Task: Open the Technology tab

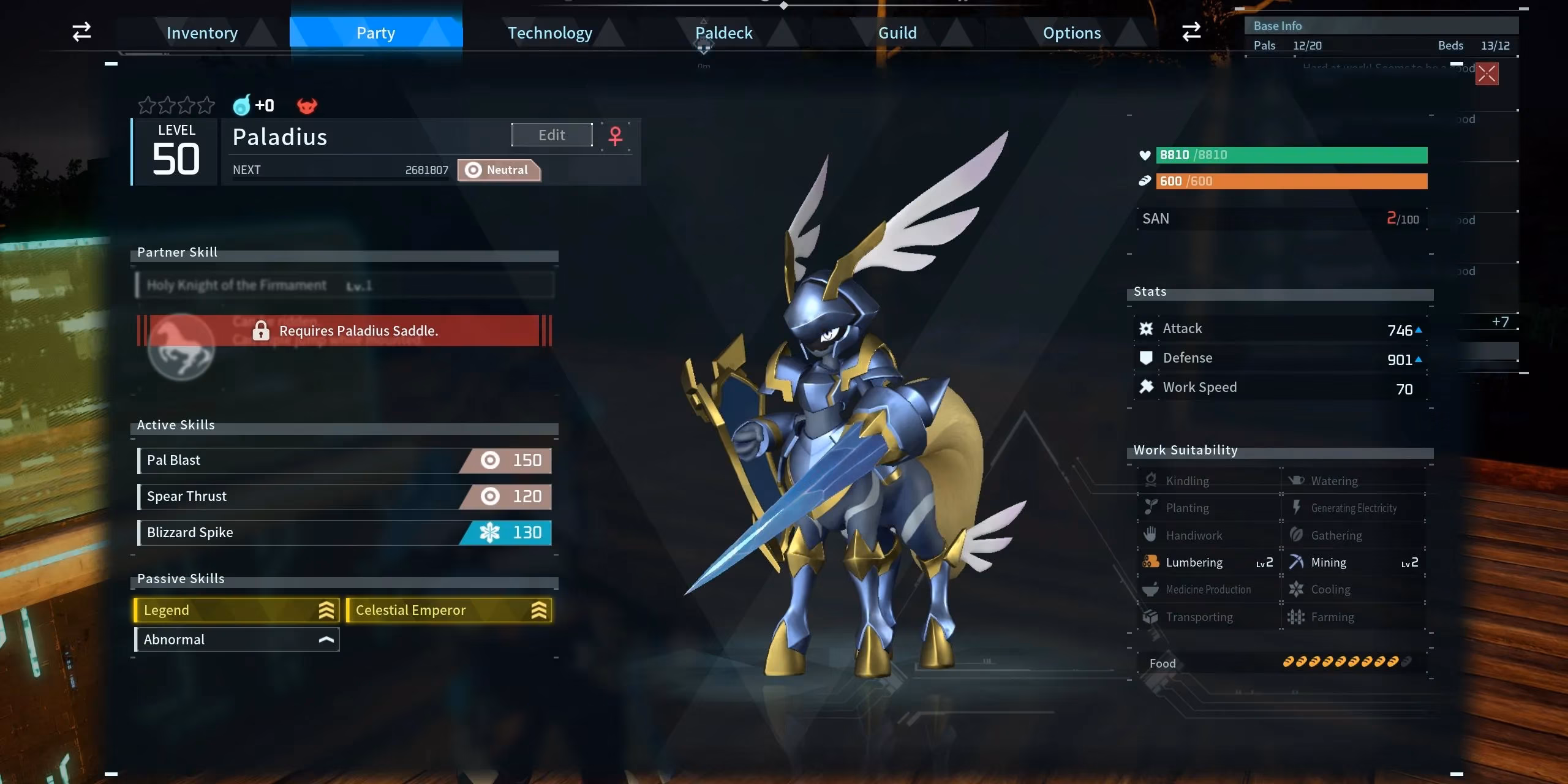Action: click(549, 33)
